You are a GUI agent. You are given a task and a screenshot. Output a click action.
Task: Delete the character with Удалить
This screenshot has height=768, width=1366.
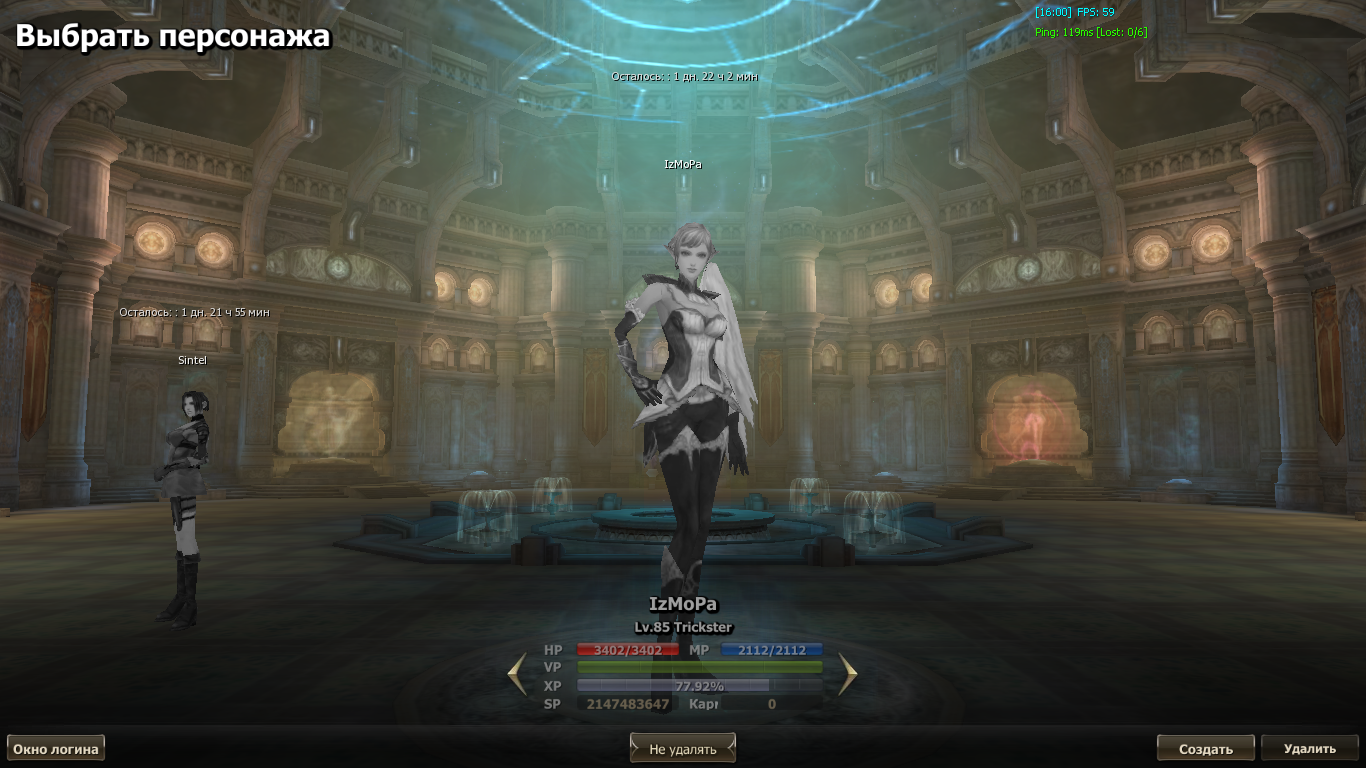1309,748
